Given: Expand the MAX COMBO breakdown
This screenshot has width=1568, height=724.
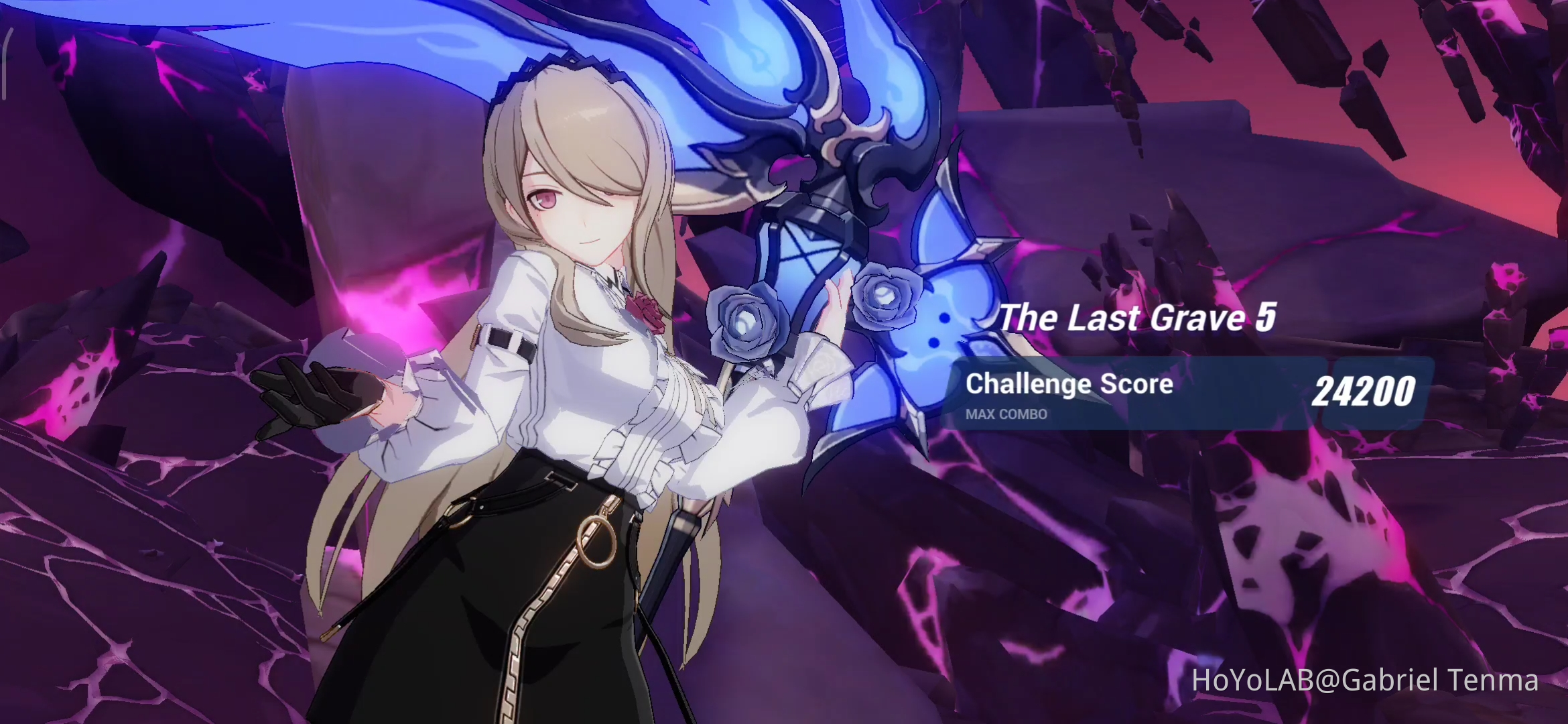Looking at the screenshot, I should [x=1005, y=415].
